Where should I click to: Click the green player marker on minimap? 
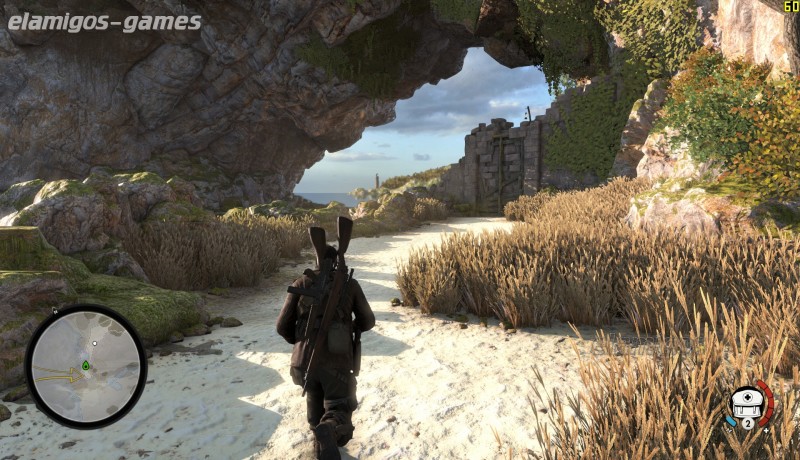[x=86, y=365]
